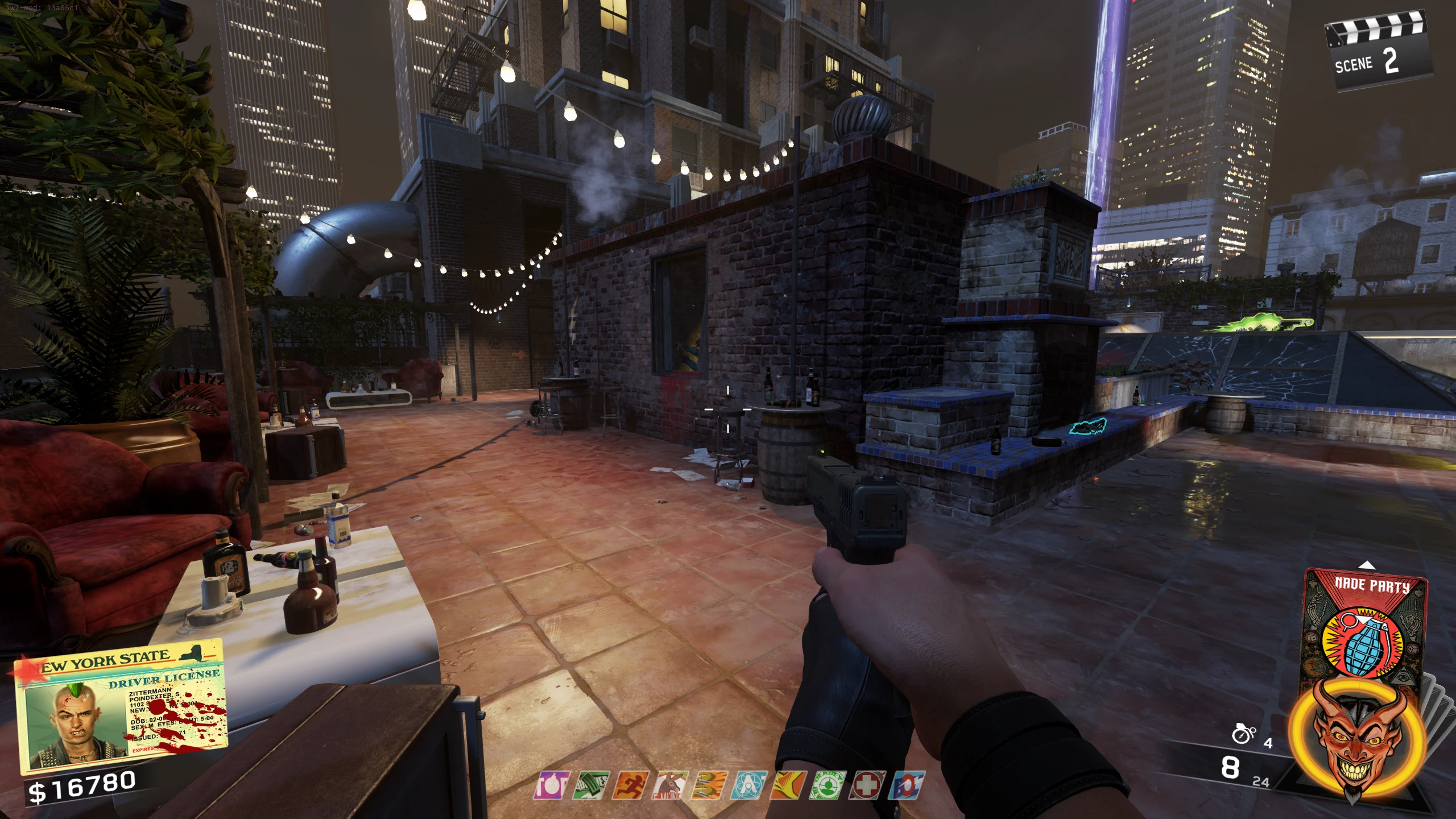Choose the yellow star burst perk icon

[x=788, y=785]
